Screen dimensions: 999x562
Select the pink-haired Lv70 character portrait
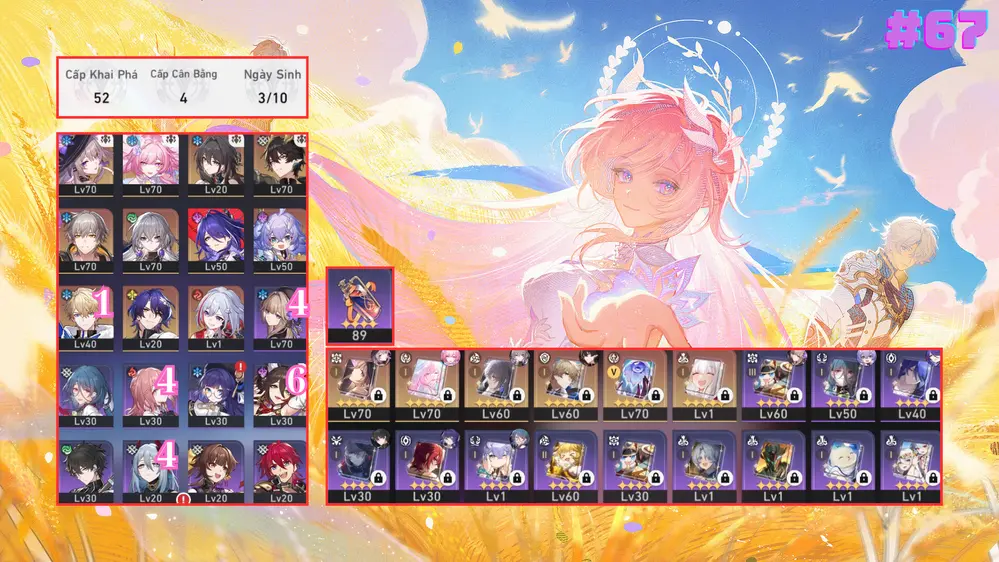(x=150, y=160)
